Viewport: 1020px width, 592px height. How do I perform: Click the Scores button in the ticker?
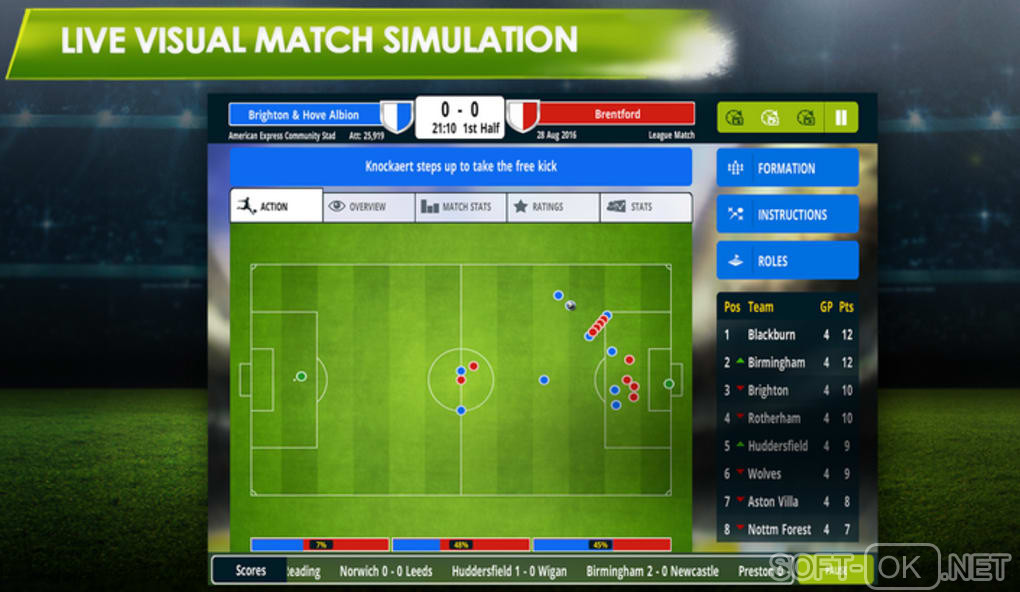click(250, 571)
